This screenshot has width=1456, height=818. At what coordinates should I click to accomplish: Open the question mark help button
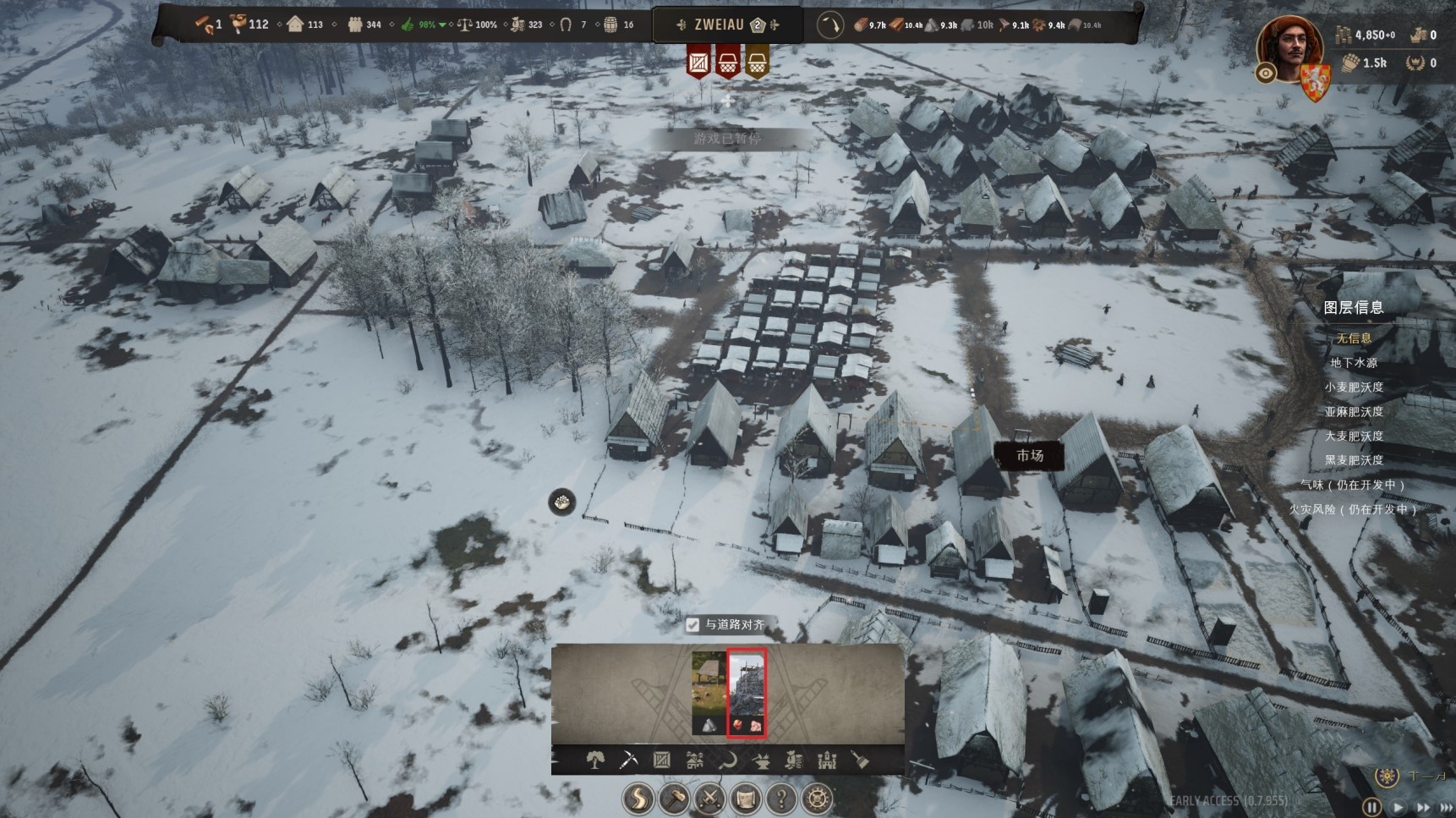pyautogui.click(x=780, y=799)
